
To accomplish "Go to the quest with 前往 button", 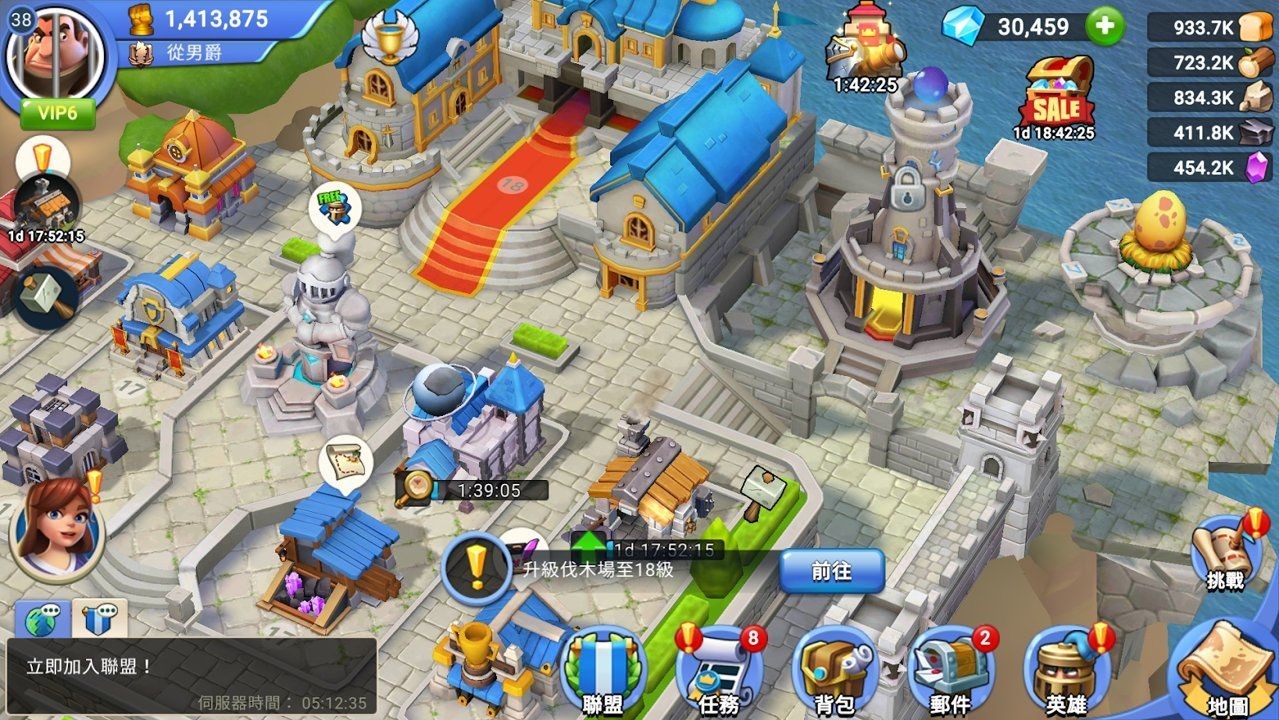I will click(831, 571).
